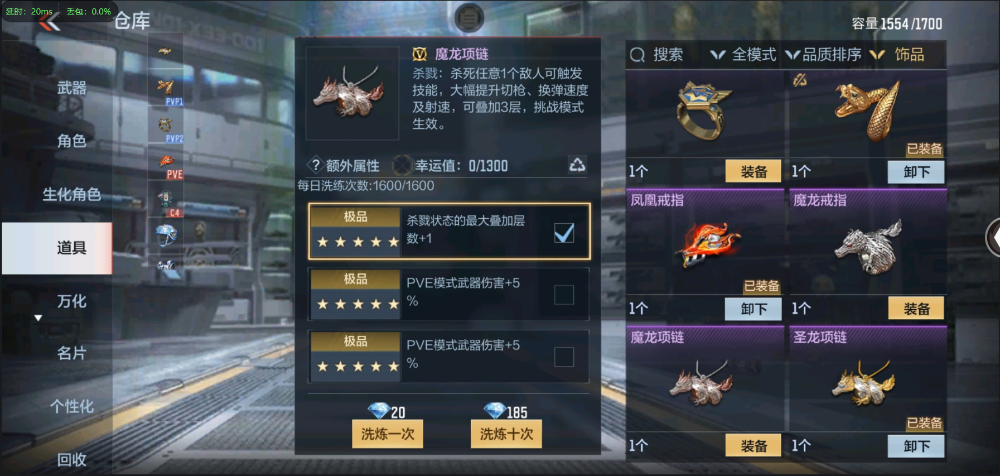Click the 洗炼十次 refine ten times button
1000x476 pixels.
(x=504, y=434)
